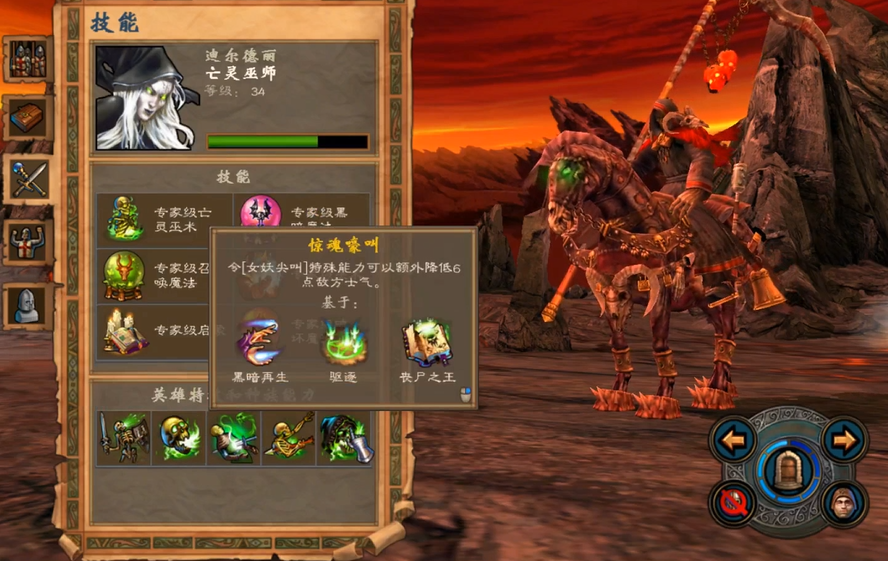Image resolution: width=888 pixels, height=561 pixels.
Task: Select the pink Expert Dark Magic skill orb
Action: click(260, 215)
